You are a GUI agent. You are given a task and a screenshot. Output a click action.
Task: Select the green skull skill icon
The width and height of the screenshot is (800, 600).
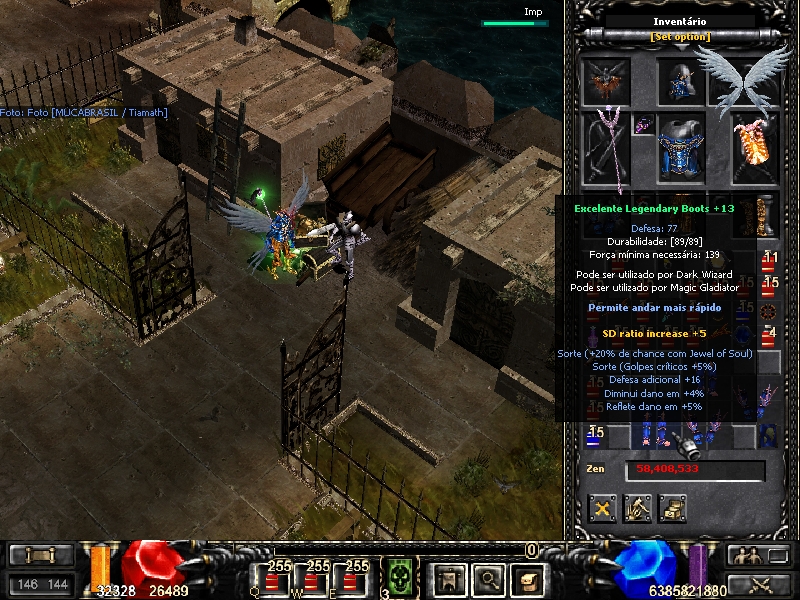pyautogui.click(x=400, y=578)
